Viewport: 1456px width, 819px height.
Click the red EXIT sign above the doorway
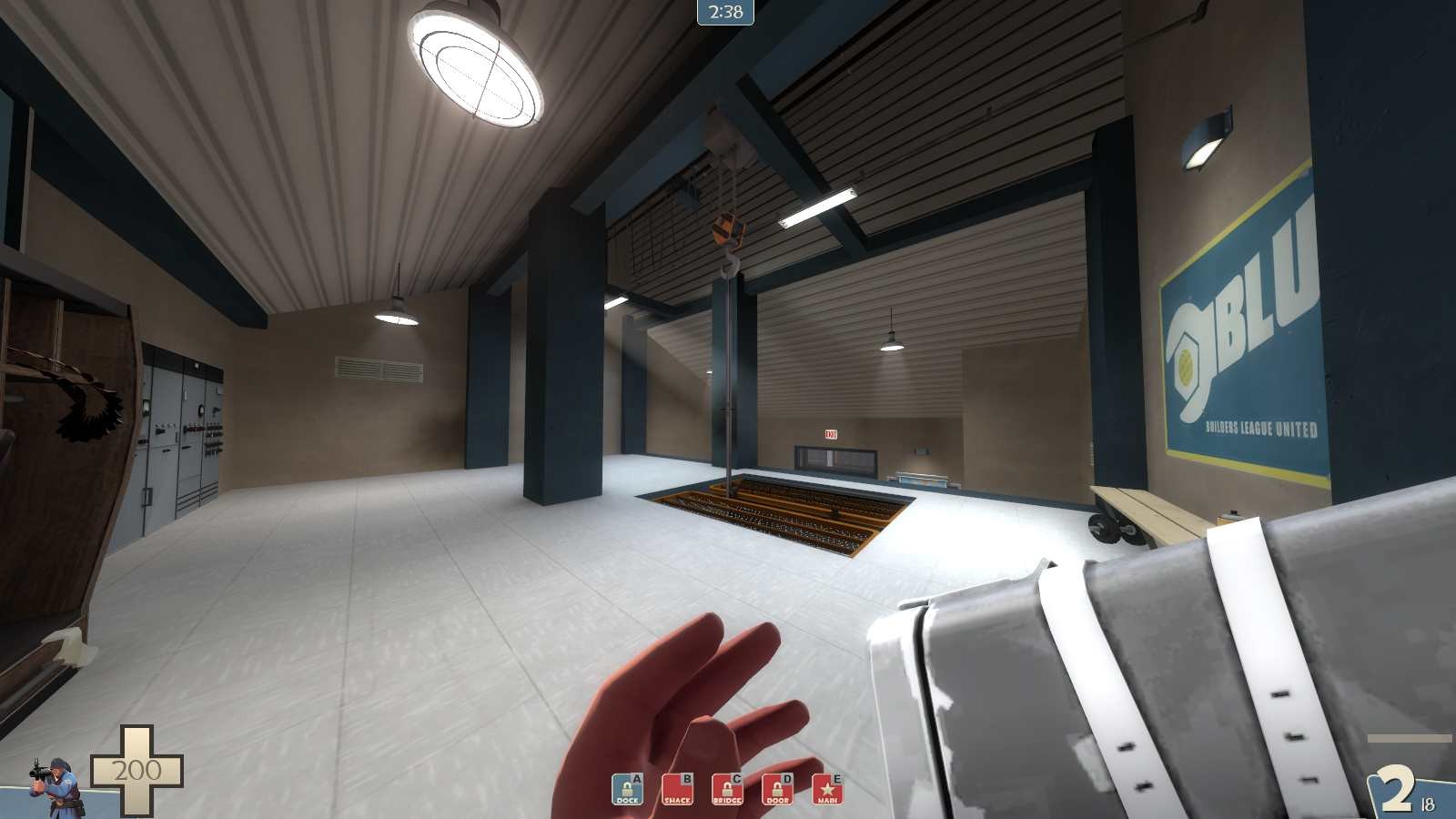829,435
